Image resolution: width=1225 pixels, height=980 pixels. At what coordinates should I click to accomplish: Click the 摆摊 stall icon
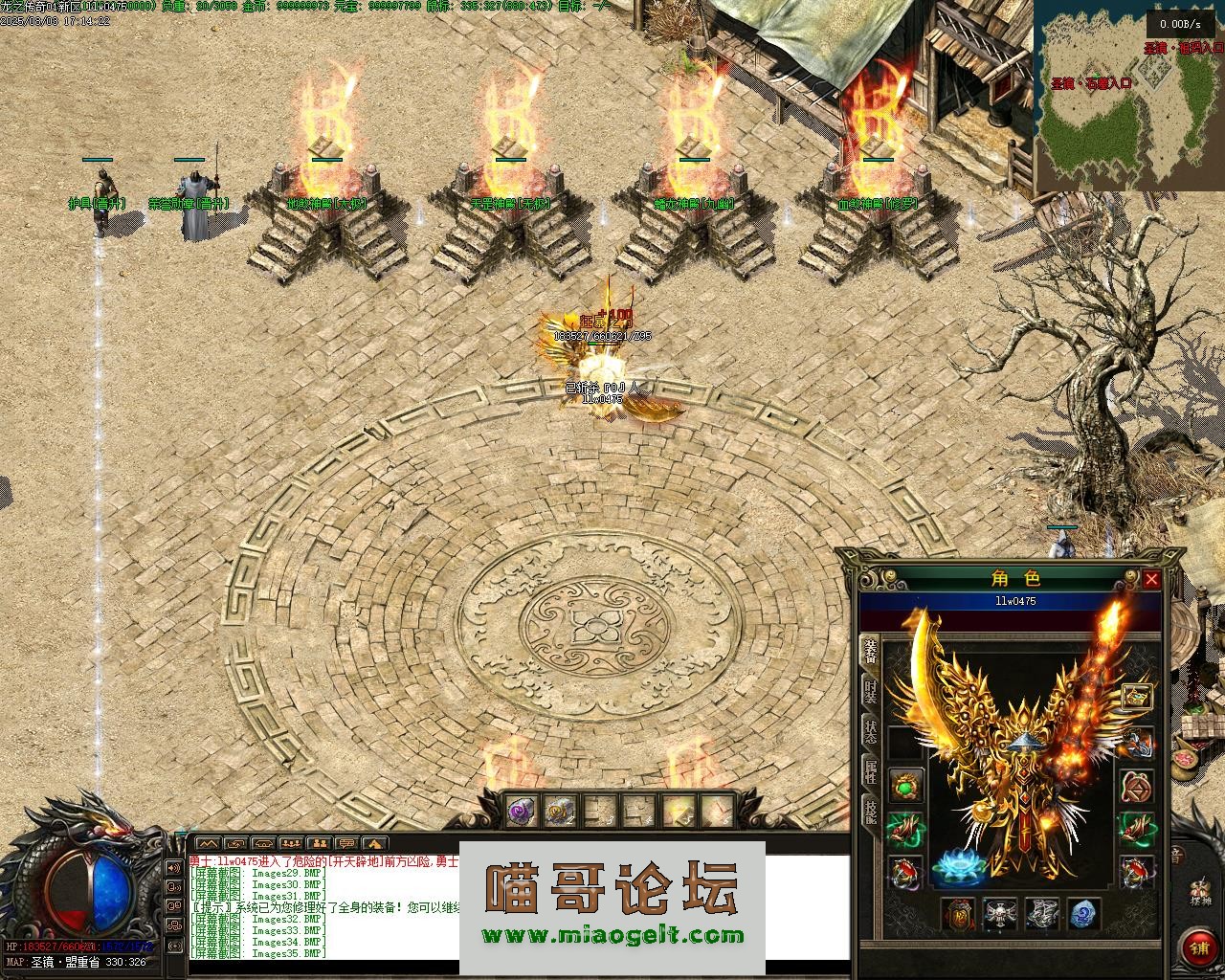pyautogui.click(x=1199, y=892)
